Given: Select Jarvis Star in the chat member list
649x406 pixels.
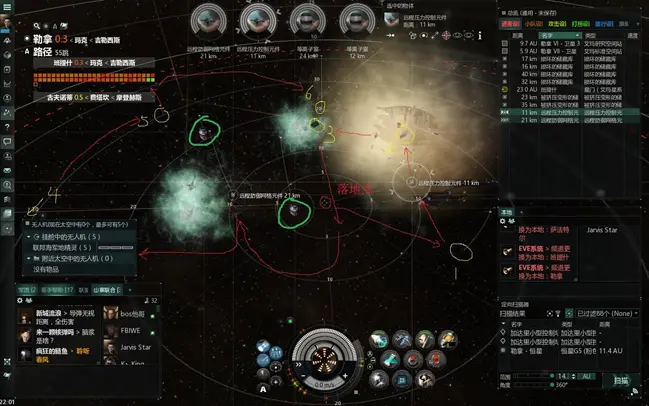Looking at the screenshot, I should pos(136,347).
